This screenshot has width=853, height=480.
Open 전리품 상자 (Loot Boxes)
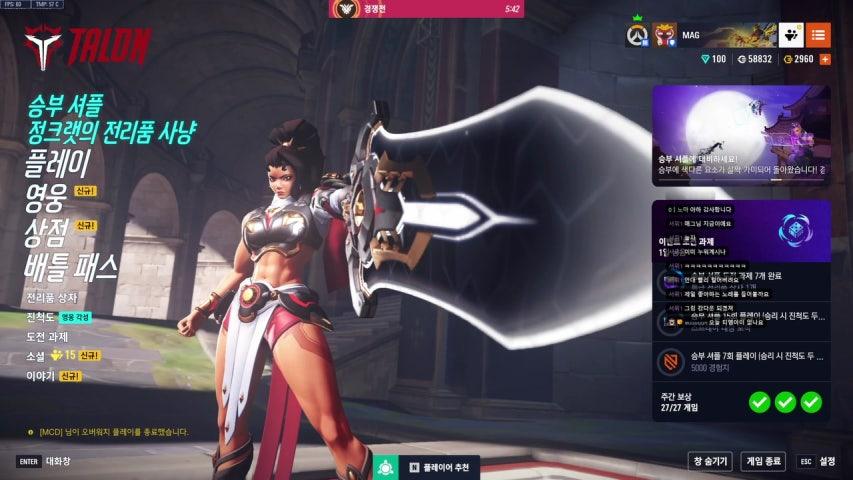point(51,298)
